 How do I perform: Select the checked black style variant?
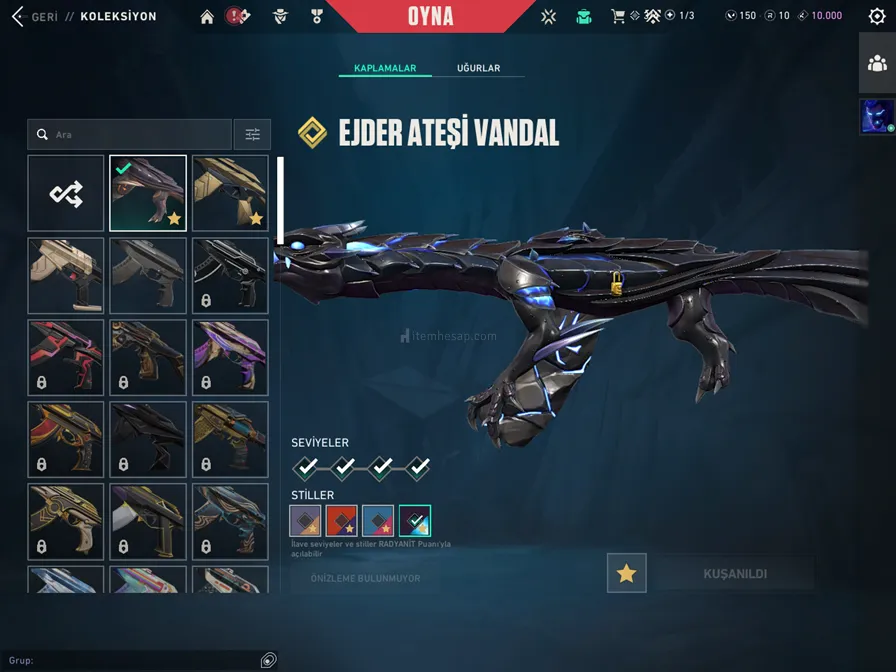(414, 520)
